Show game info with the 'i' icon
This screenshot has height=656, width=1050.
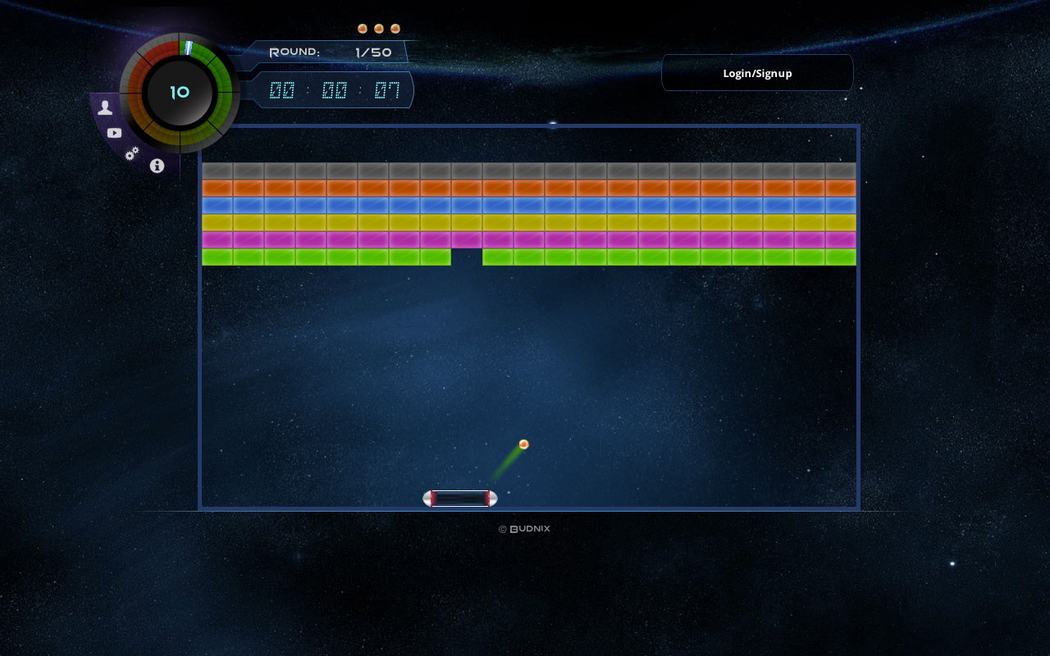[157, 166]
